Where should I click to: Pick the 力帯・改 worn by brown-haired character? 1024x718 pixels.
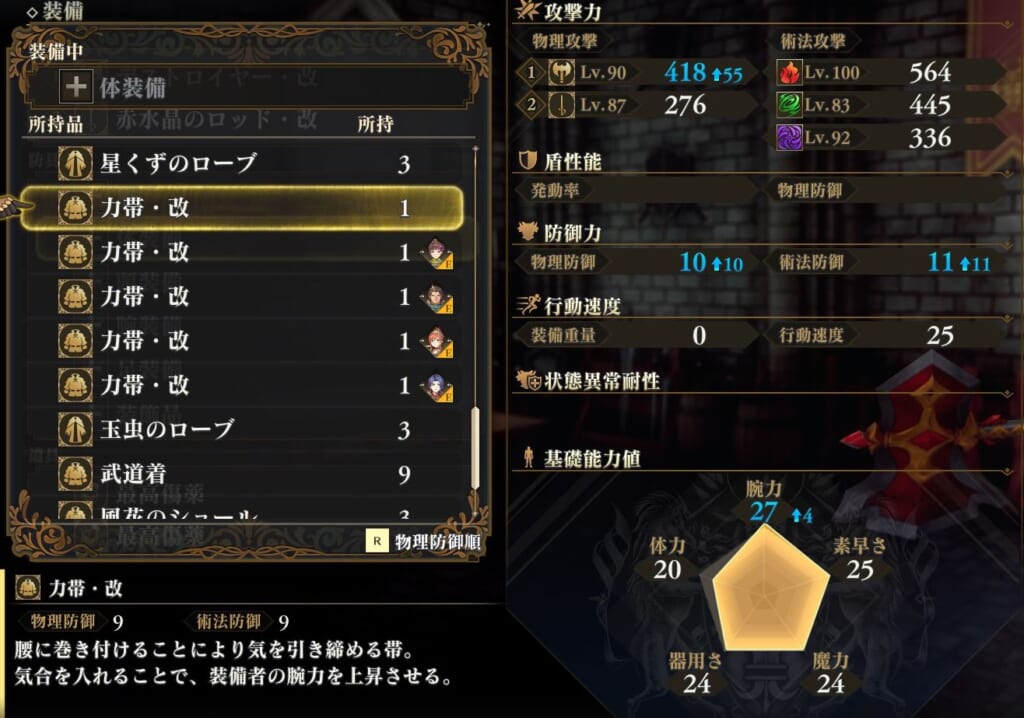pos(240,297)
